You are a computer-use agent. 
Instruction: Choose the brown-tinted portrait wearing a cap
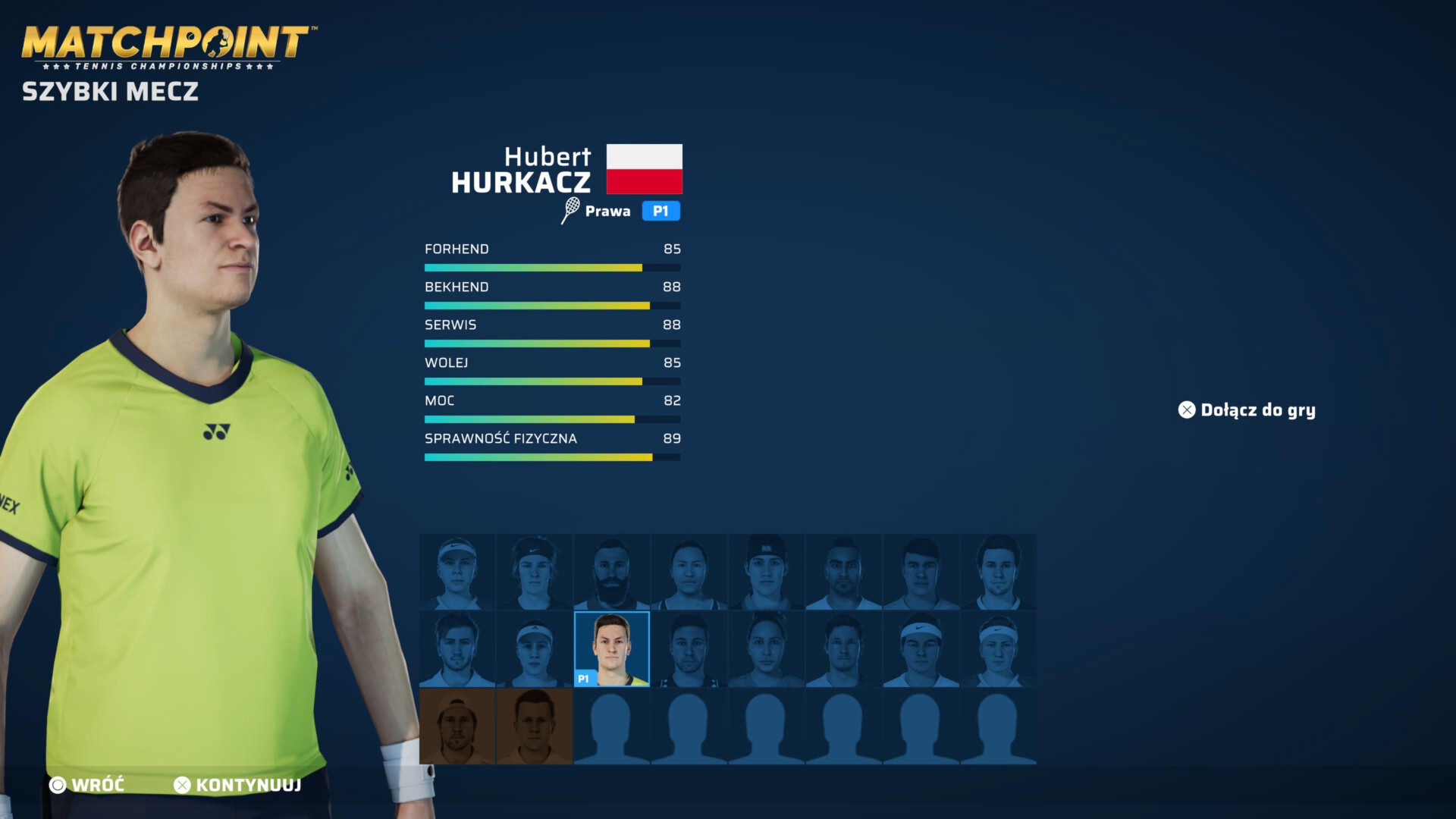click(457, 726)
